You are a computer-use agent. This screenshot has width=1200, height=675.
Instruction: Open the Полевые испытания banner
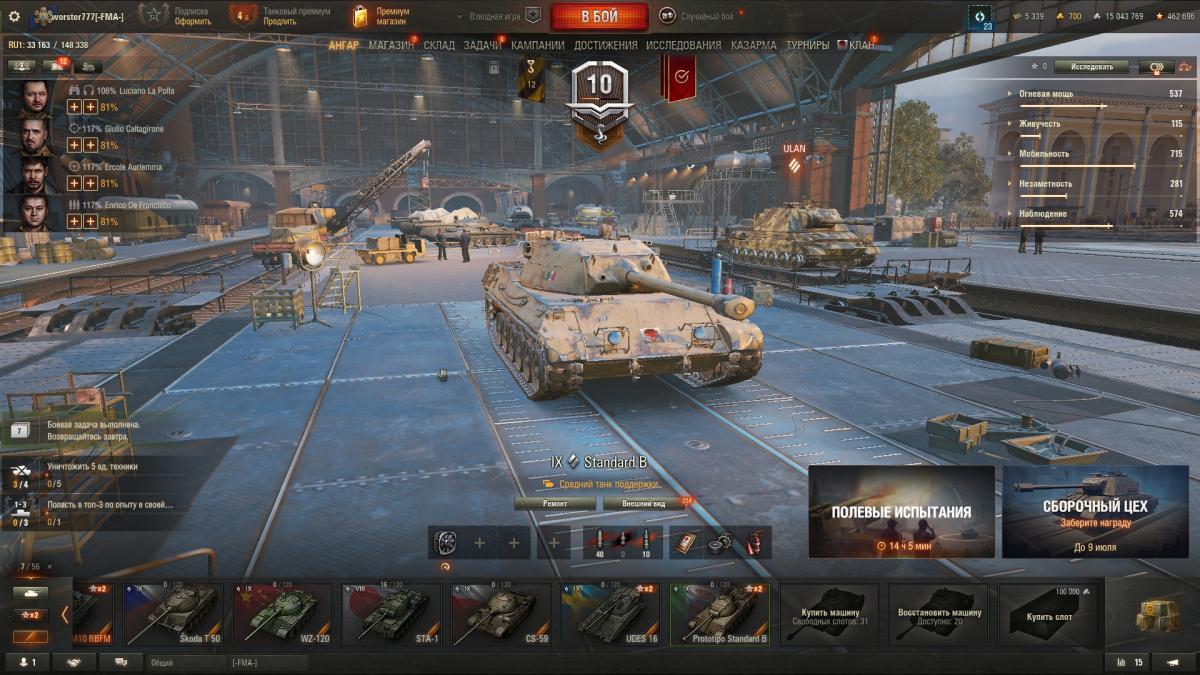point(901,511)
